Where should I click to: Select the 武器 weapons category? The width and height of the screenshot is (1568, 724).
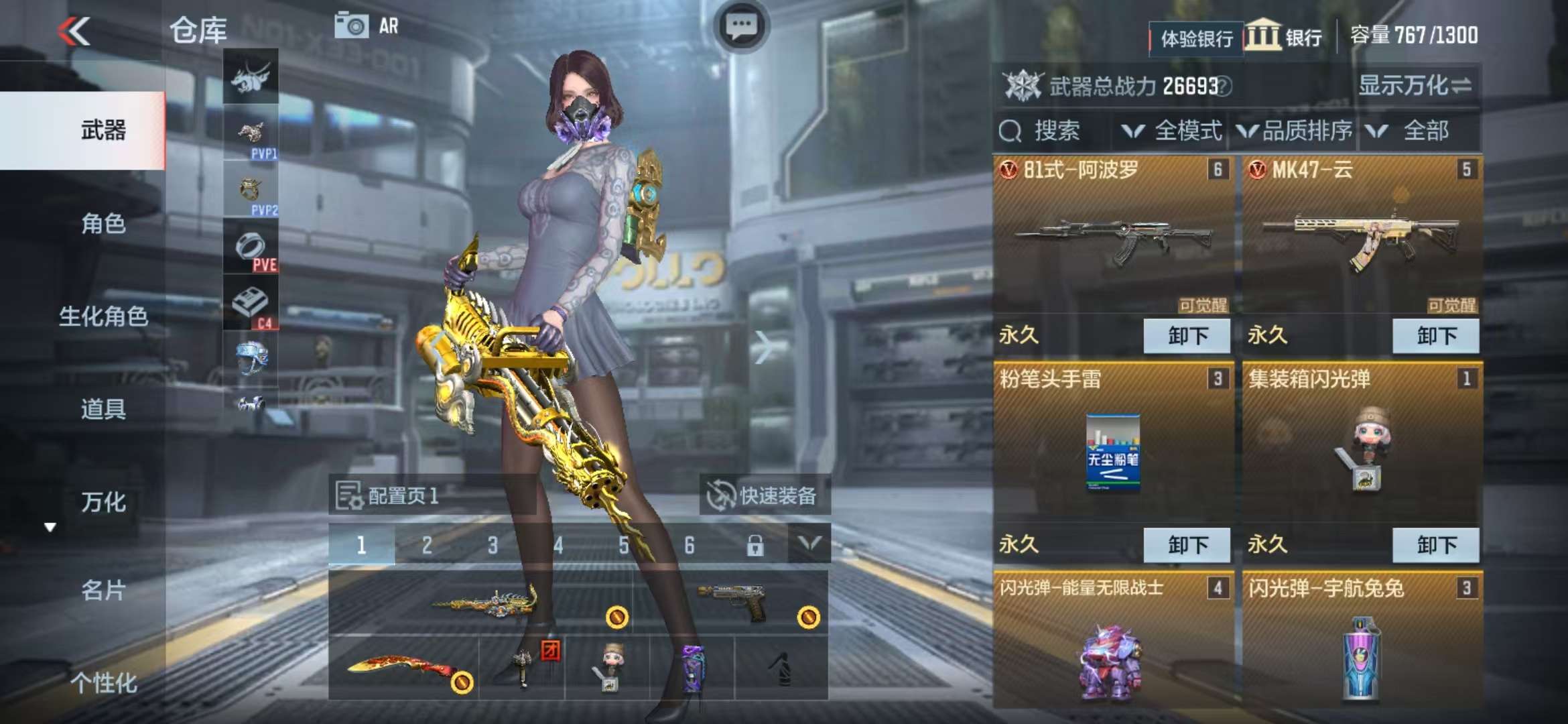click(103, 130)
